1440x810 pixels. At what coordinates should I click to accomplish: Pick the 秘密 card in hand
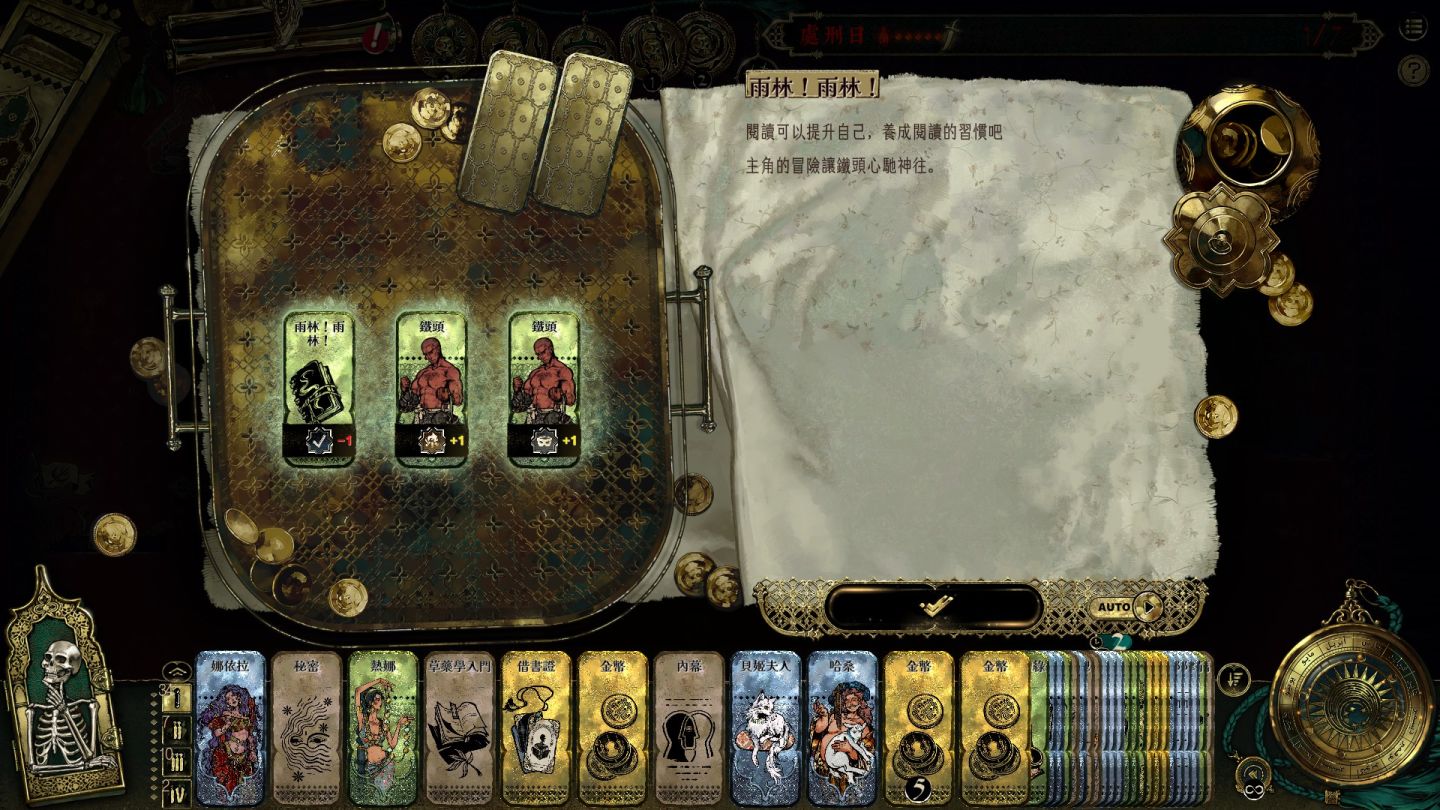point(306,729)
